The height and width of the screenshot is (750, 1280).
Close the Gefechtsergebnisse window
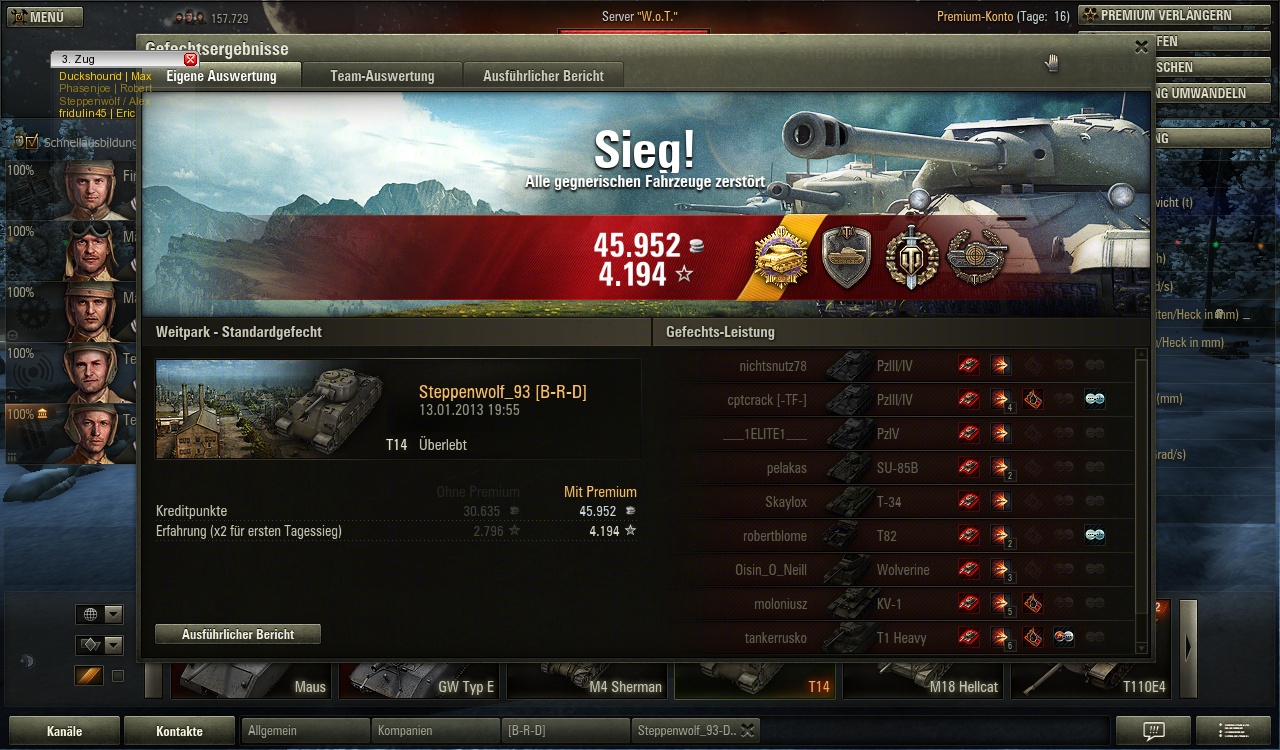pyautogui.click(x=1141, y=47)
